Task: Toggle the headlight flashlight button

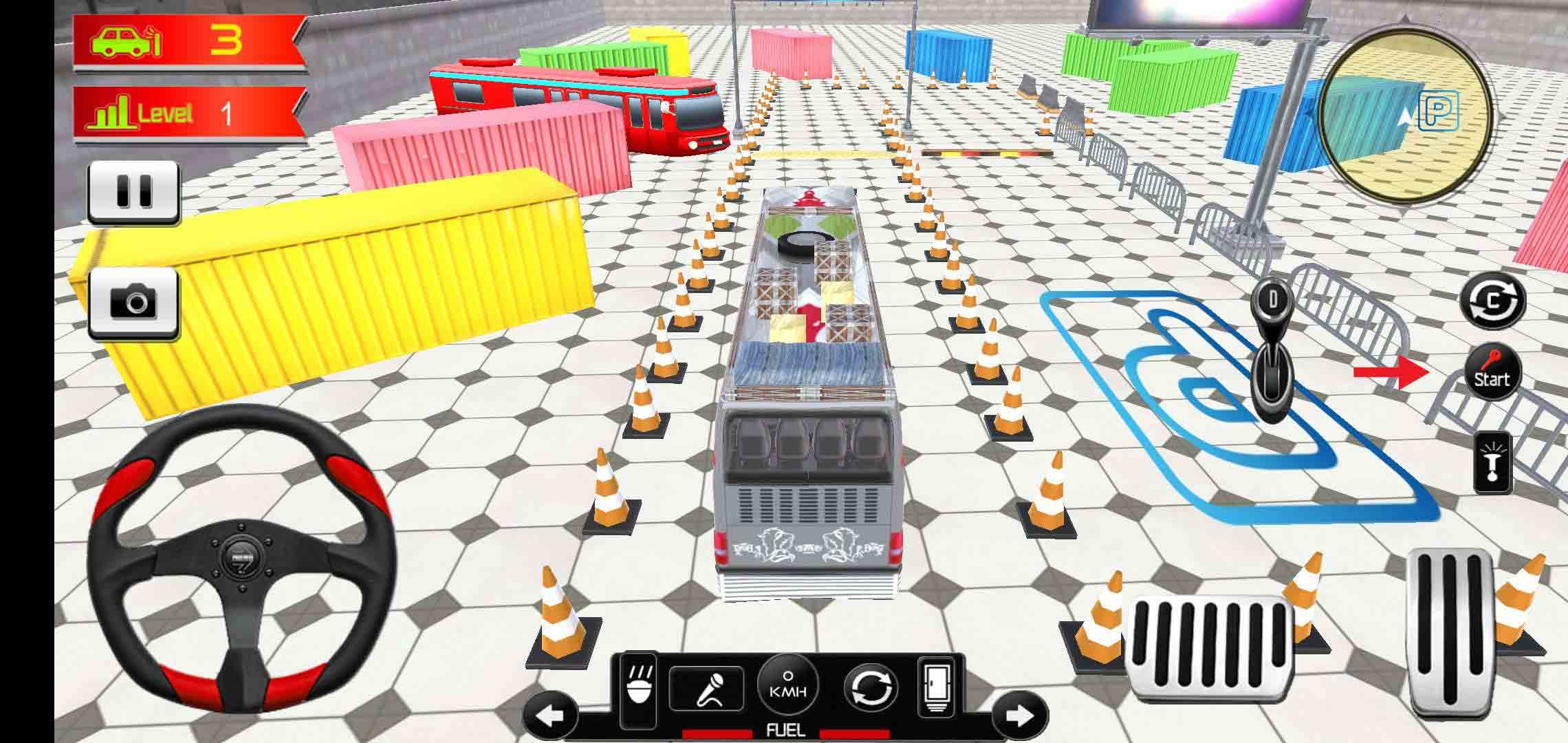Action: click(x=1492, y=464)
